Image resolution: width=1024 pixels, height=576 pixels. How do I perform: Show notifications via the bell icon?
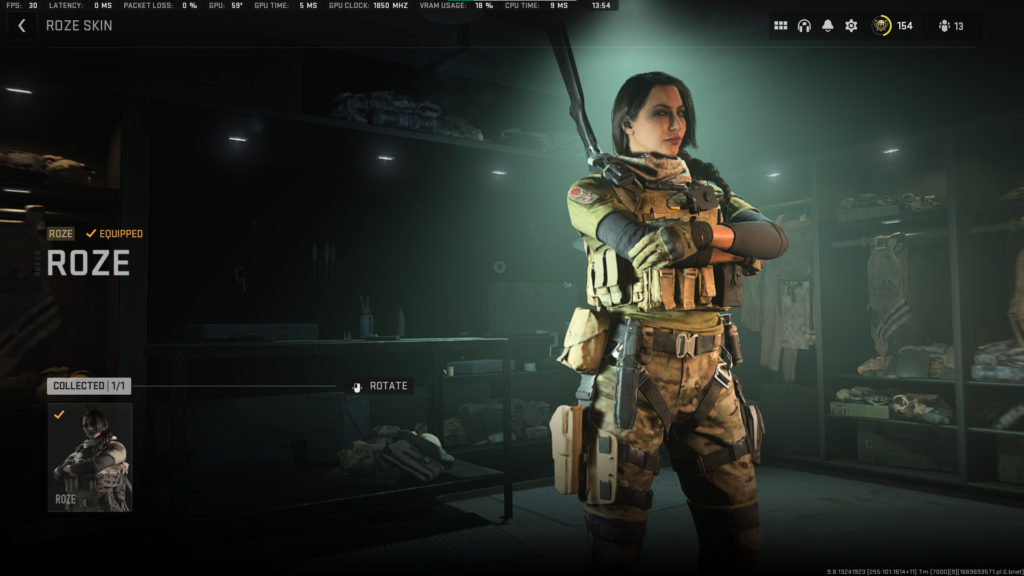coord(827,26)
